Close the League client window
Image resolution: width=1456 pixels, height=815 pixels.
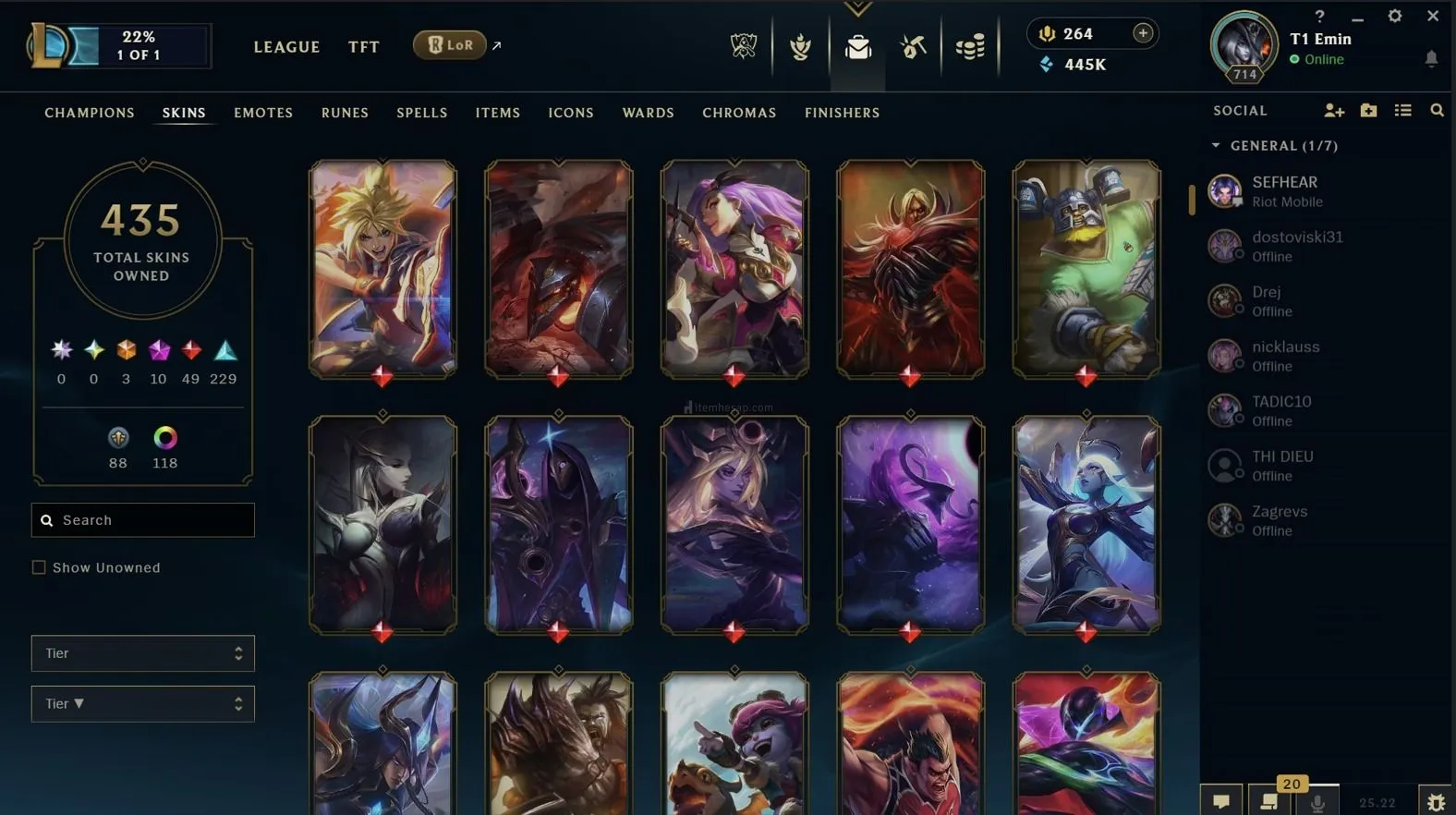[x=1433, y=16]
